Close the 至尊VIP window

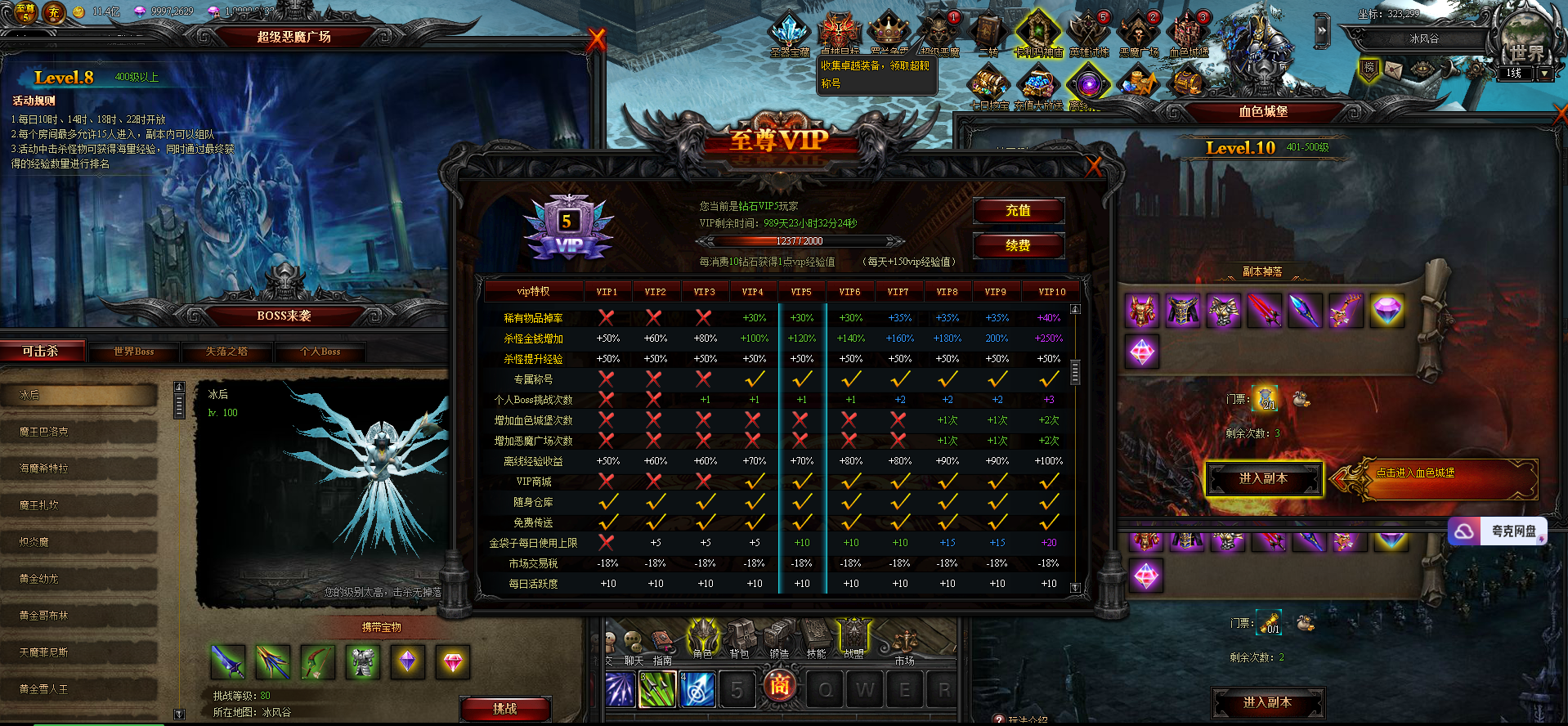coord(1094,168)
